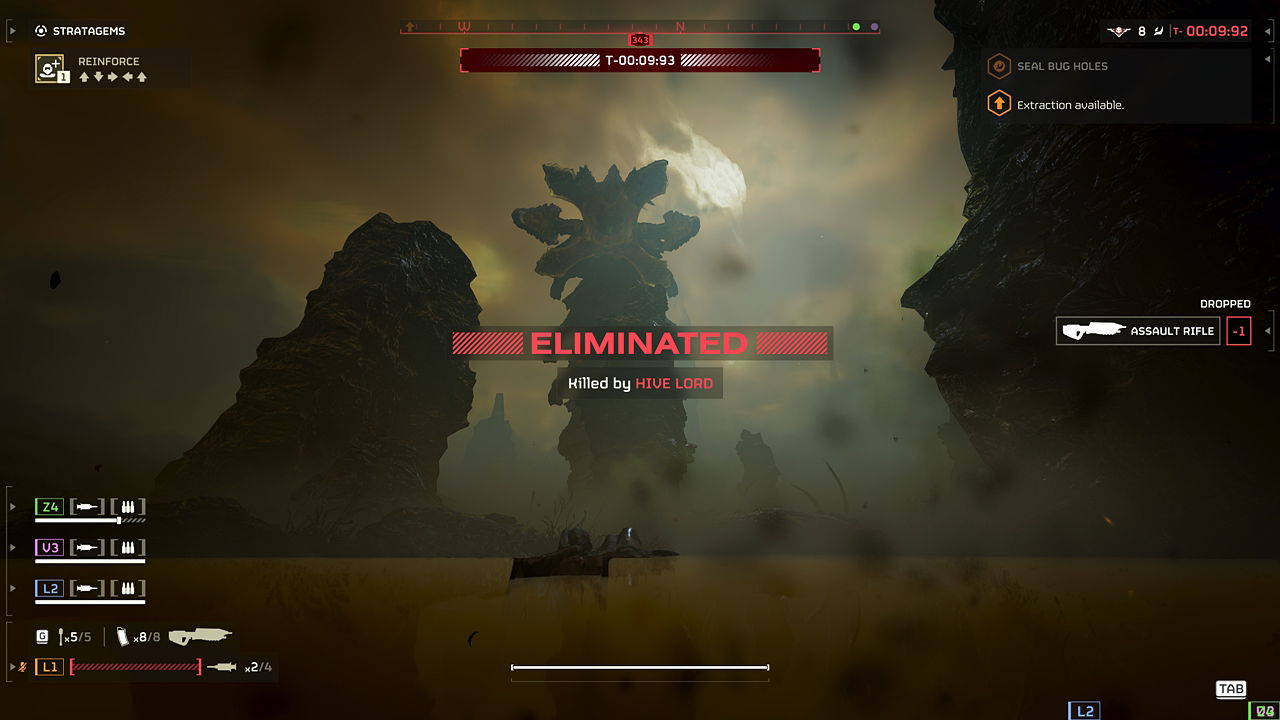1280x720 pixels.
Task: Click the Seal Bug Holes hexagonal objective icon
Action: [x=998, y=66]
